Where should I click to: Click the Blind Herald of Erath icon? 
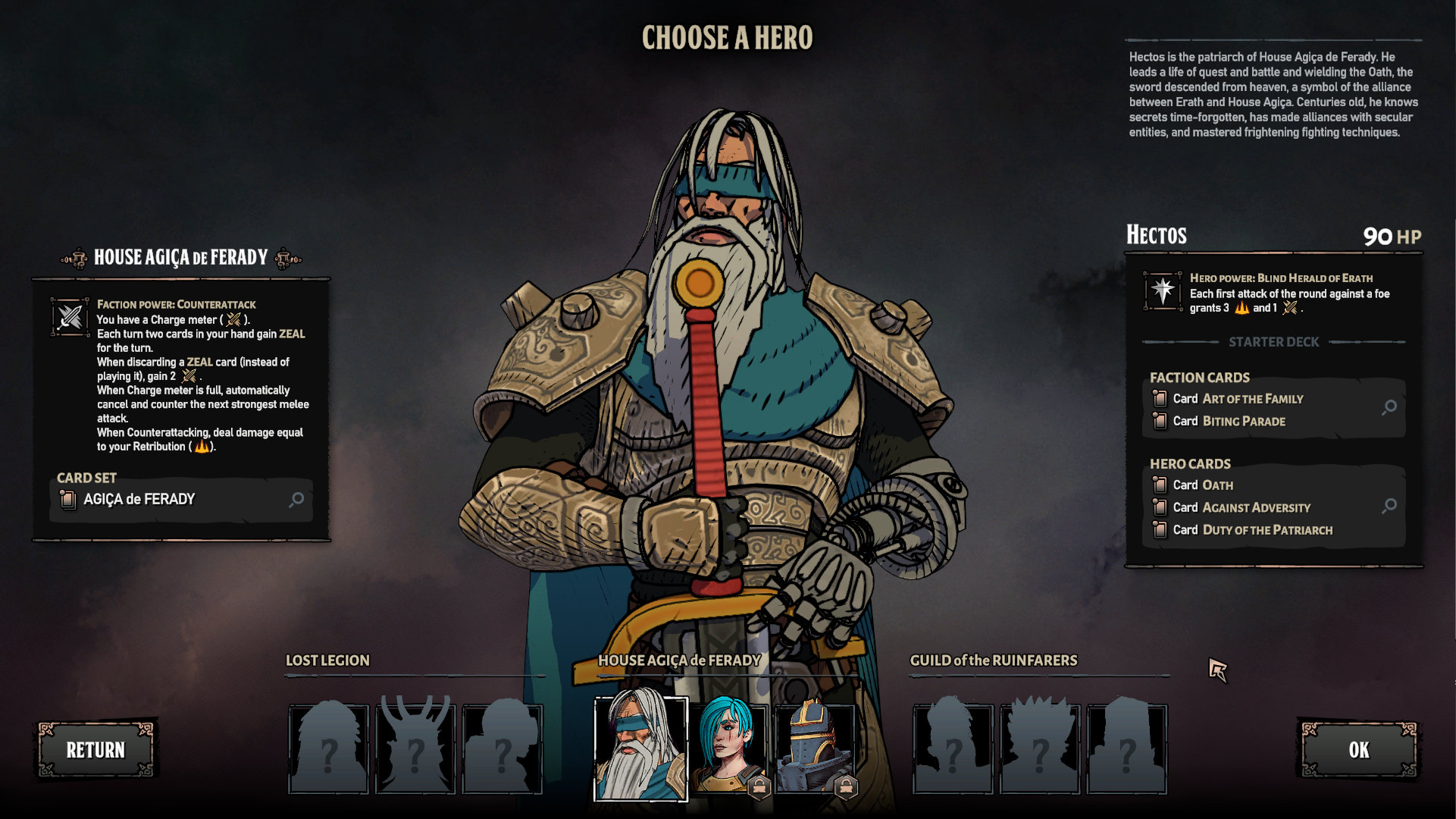click(1163, 290)
